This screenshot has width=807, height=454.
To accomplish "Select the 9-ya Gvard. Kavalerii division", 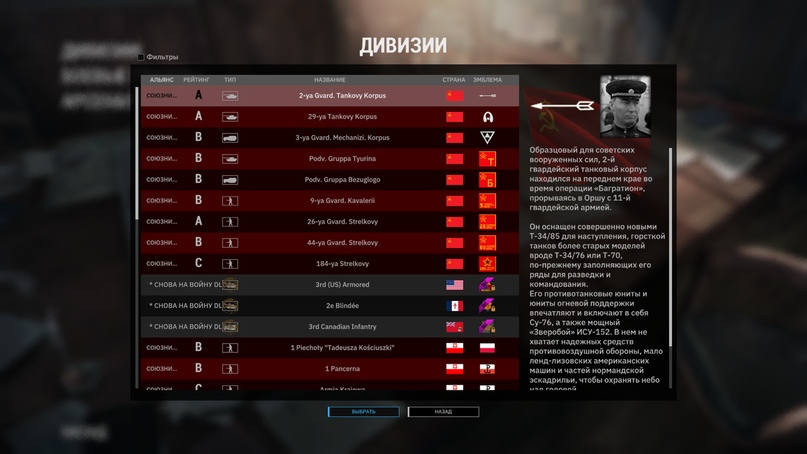I will pyautogui.click(x=329, y=201).
